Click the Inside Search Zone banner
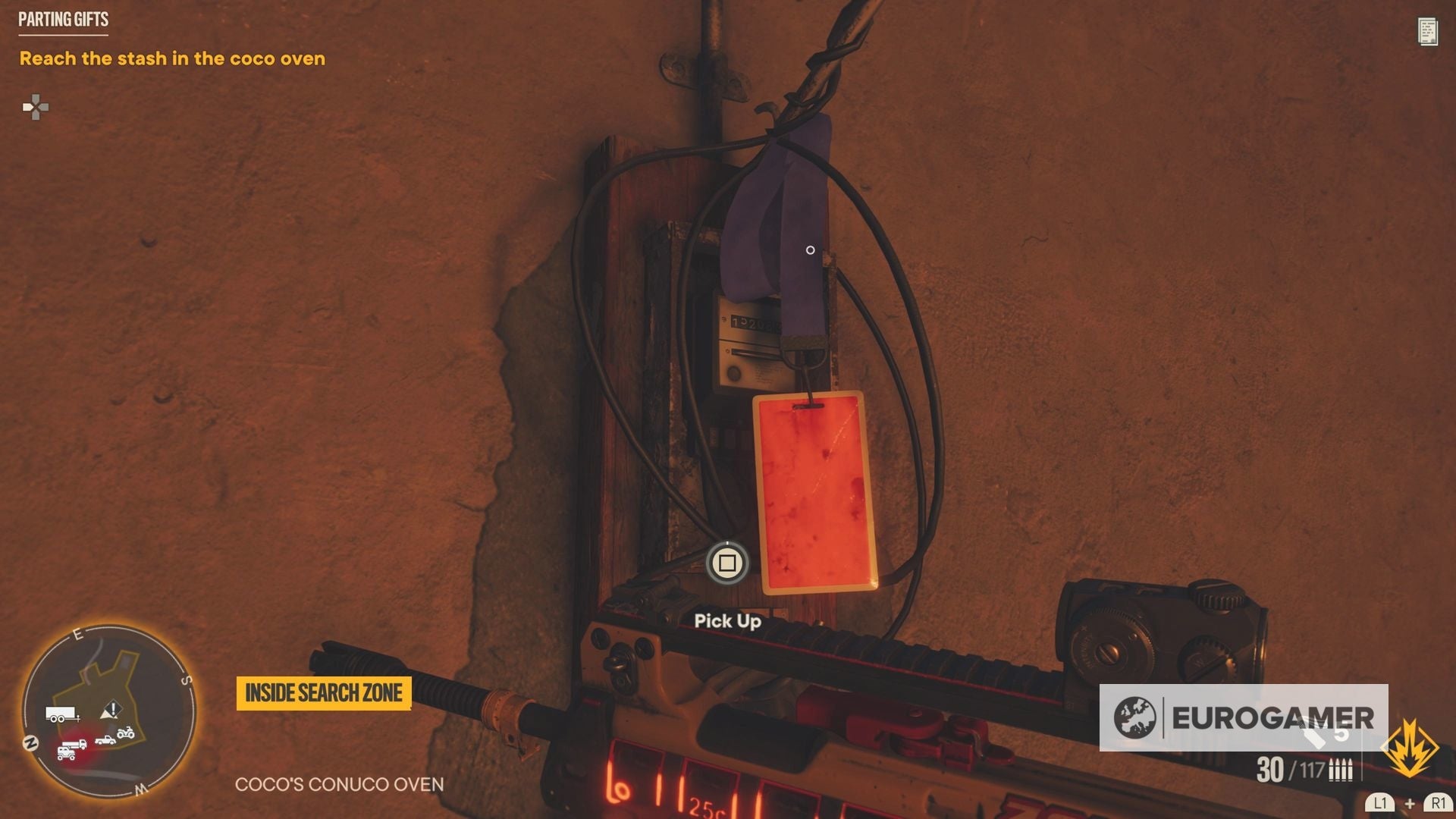This screenshot has width=1456, height=819. point(324,692)
